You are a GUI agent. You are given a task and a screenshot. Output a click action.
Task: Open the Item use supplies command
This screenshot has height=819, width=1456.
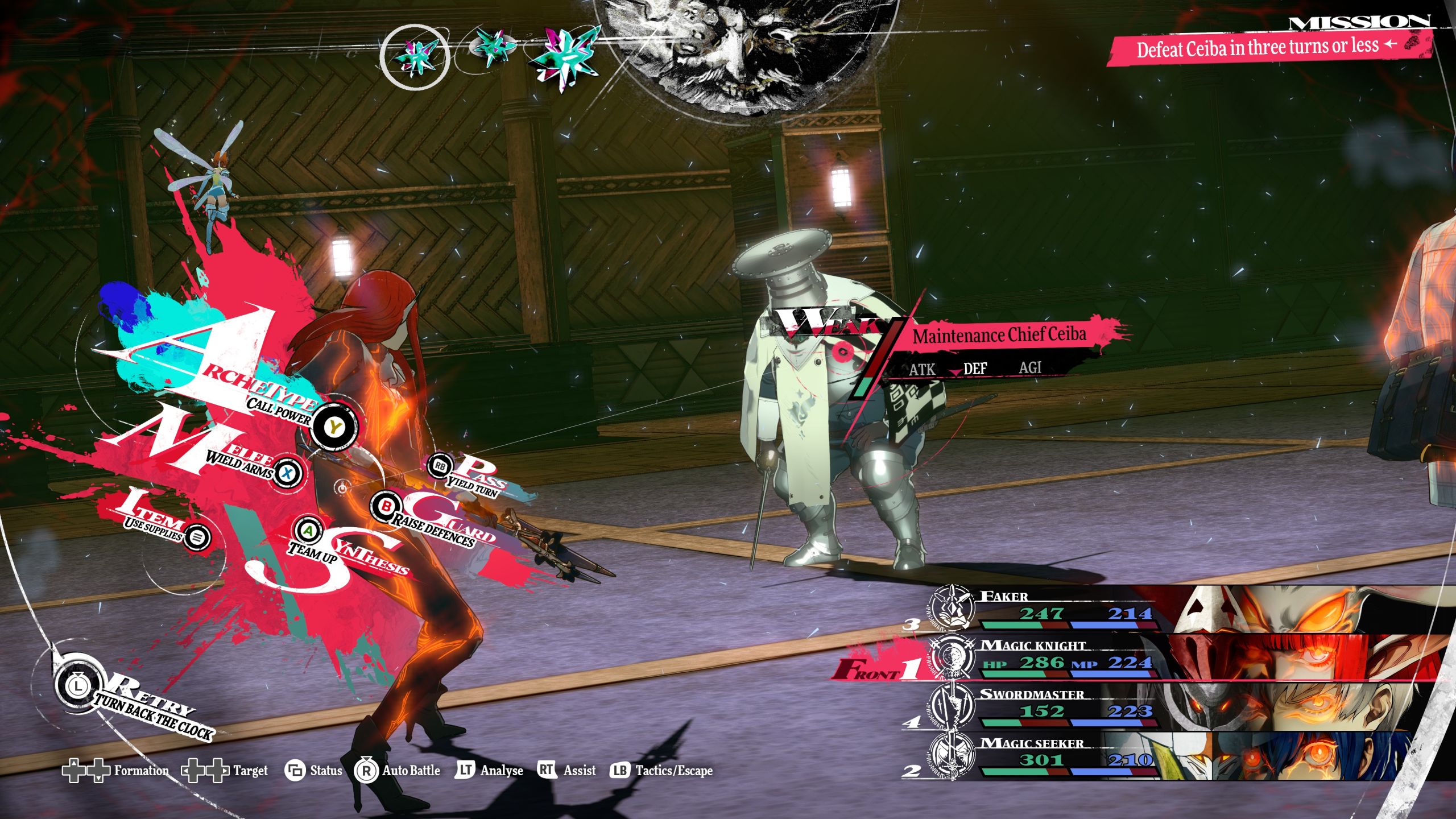coord(197,536)
